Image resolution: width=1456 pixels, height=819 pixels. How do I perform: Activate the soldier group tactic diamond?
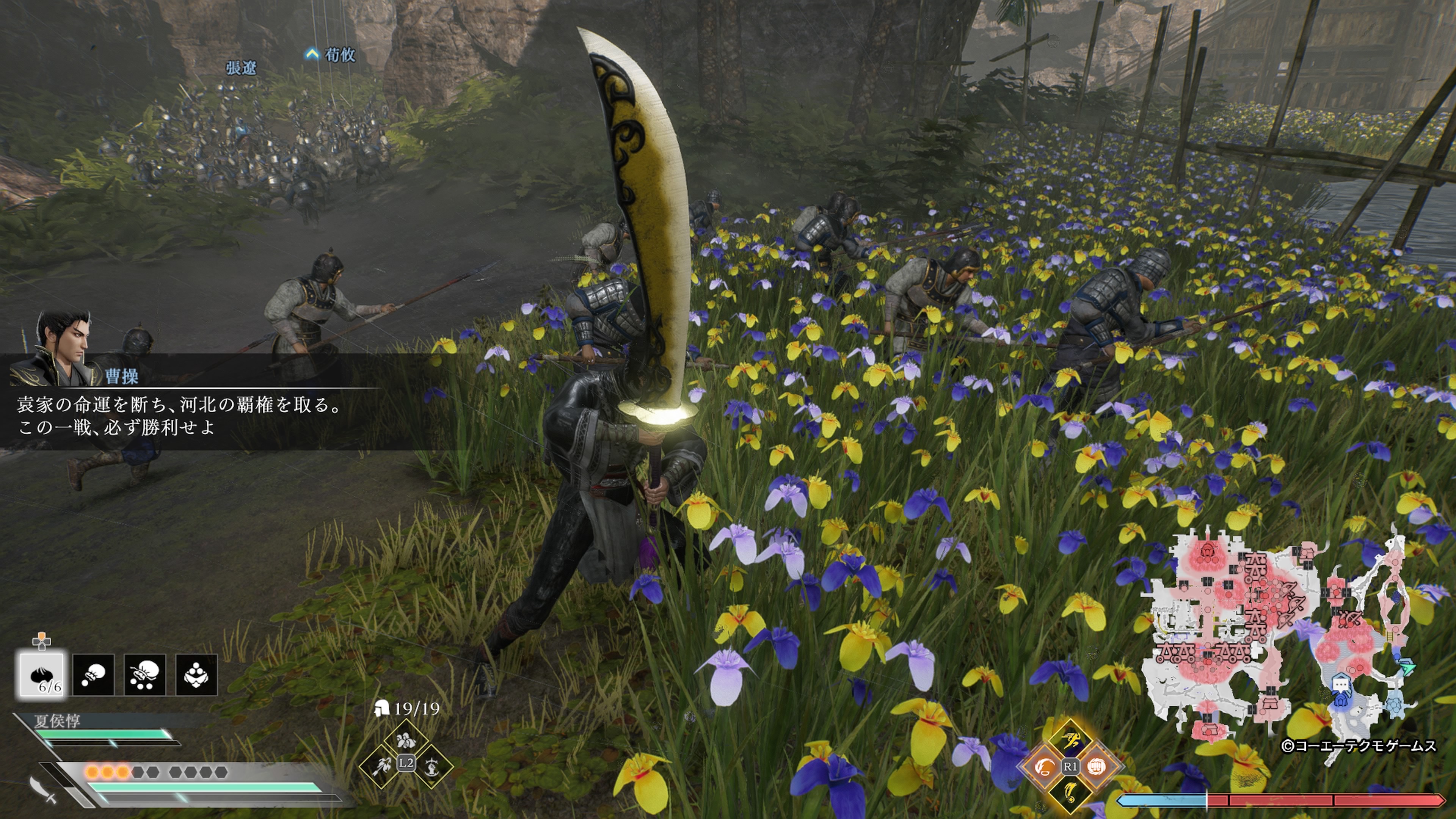pos(405,740)
